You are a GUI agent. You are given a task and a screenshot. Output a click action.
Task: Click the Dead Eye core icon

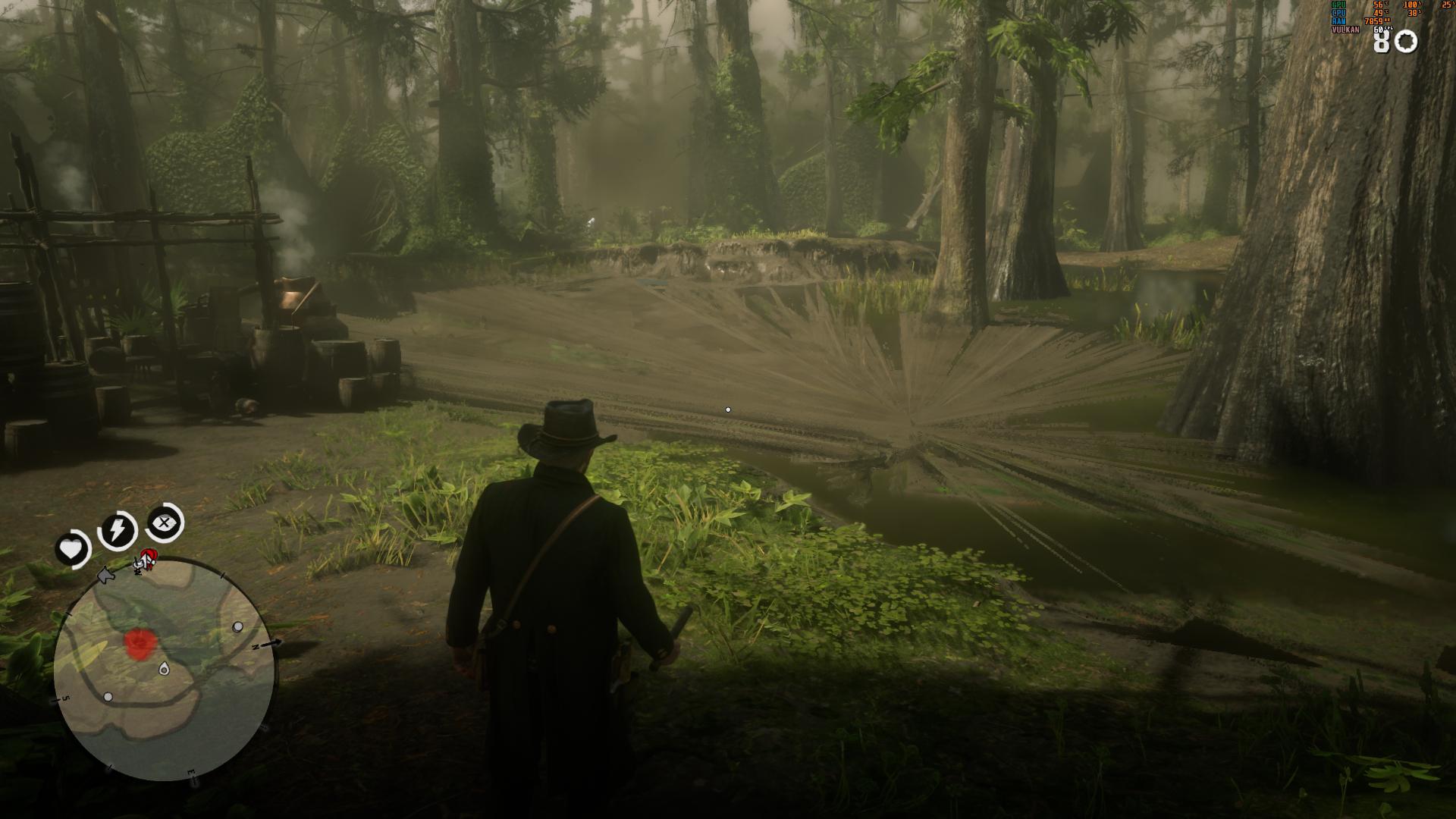(164, 522)
